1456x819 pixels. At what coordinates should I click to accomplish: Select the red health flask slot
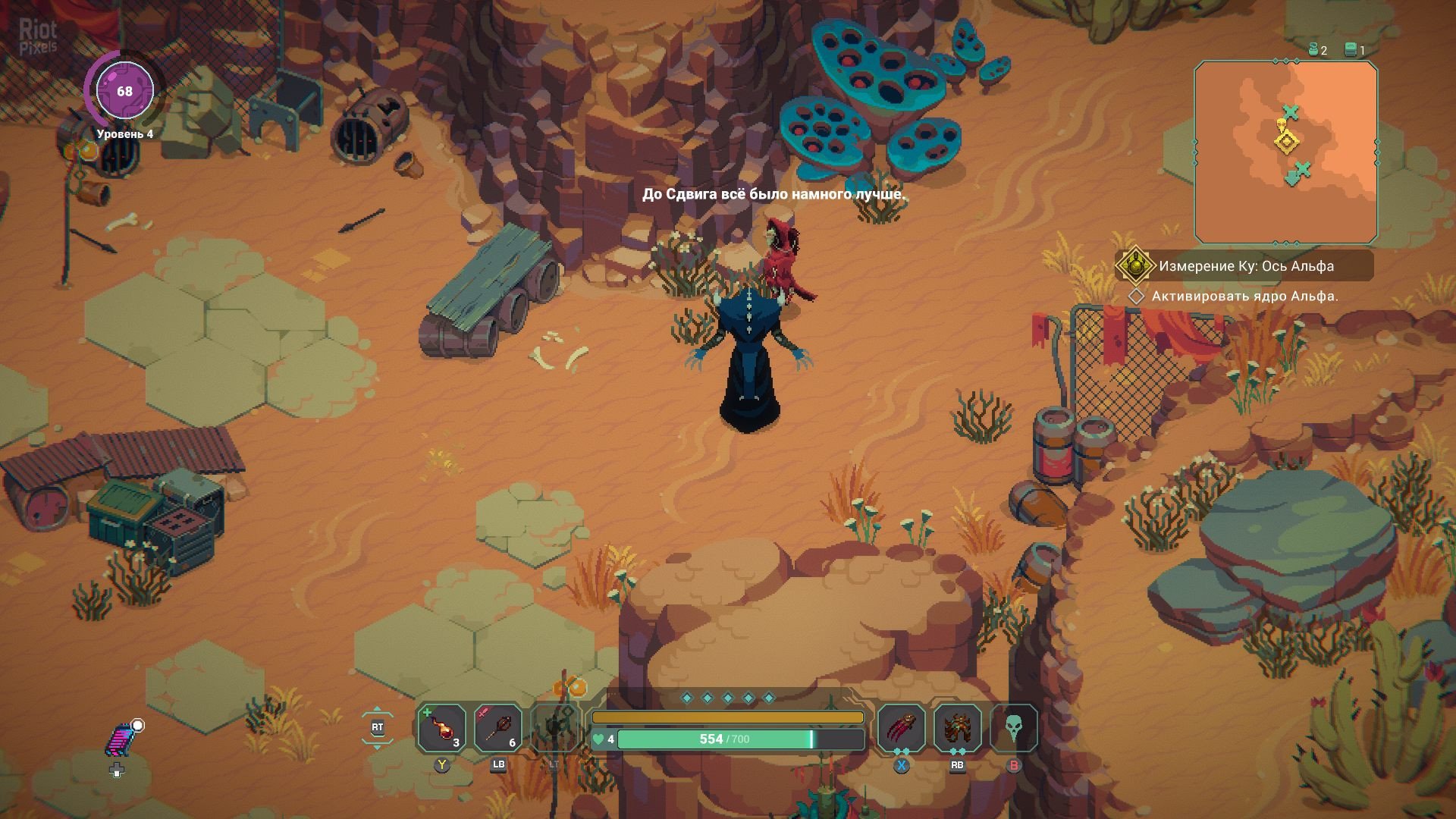442,728
